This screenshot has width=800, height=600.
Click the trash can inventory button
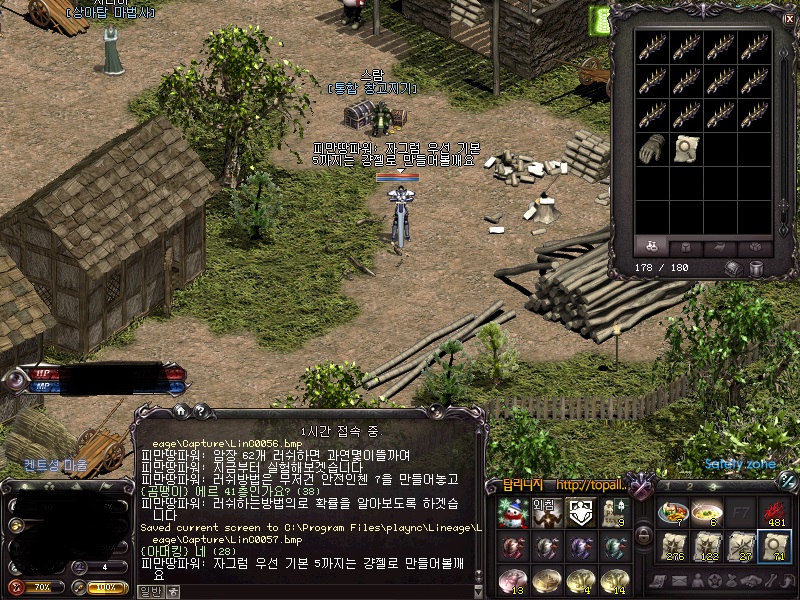[757, 268]
